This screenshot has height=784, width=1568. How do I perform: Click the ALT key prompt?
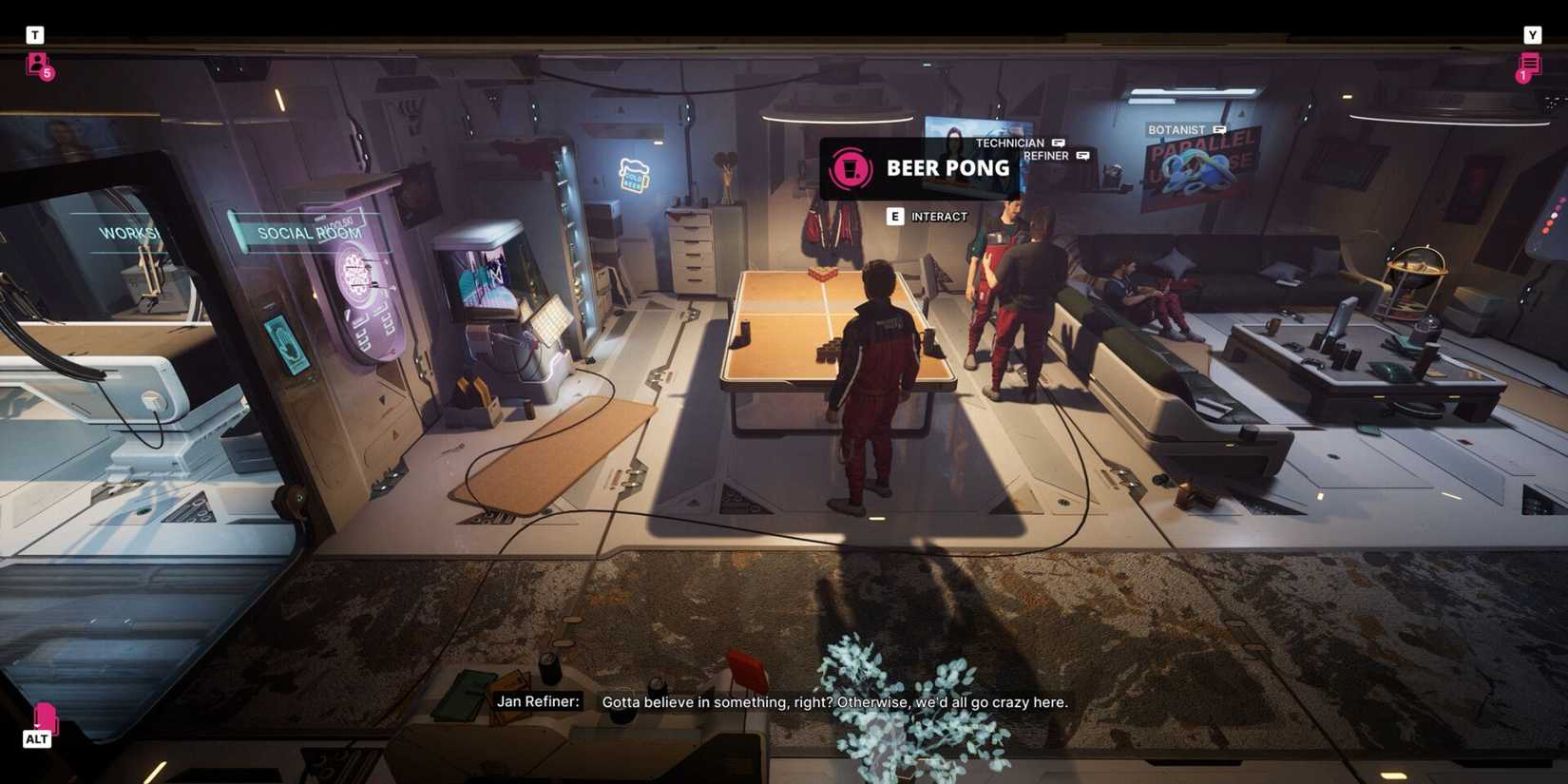[37, 738]
